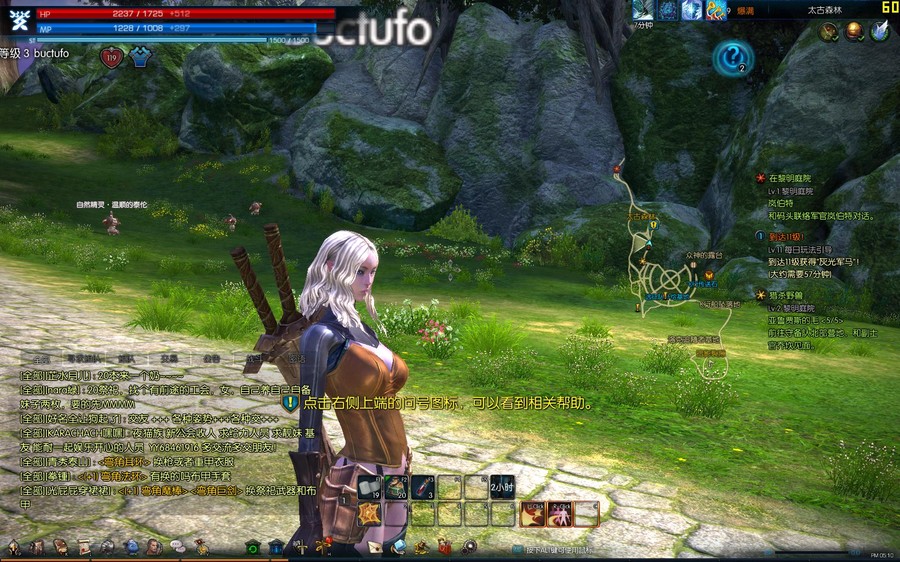
Task: Click the red heart 119 status icon
Action: pyautogui.click(x=111, y=58)
